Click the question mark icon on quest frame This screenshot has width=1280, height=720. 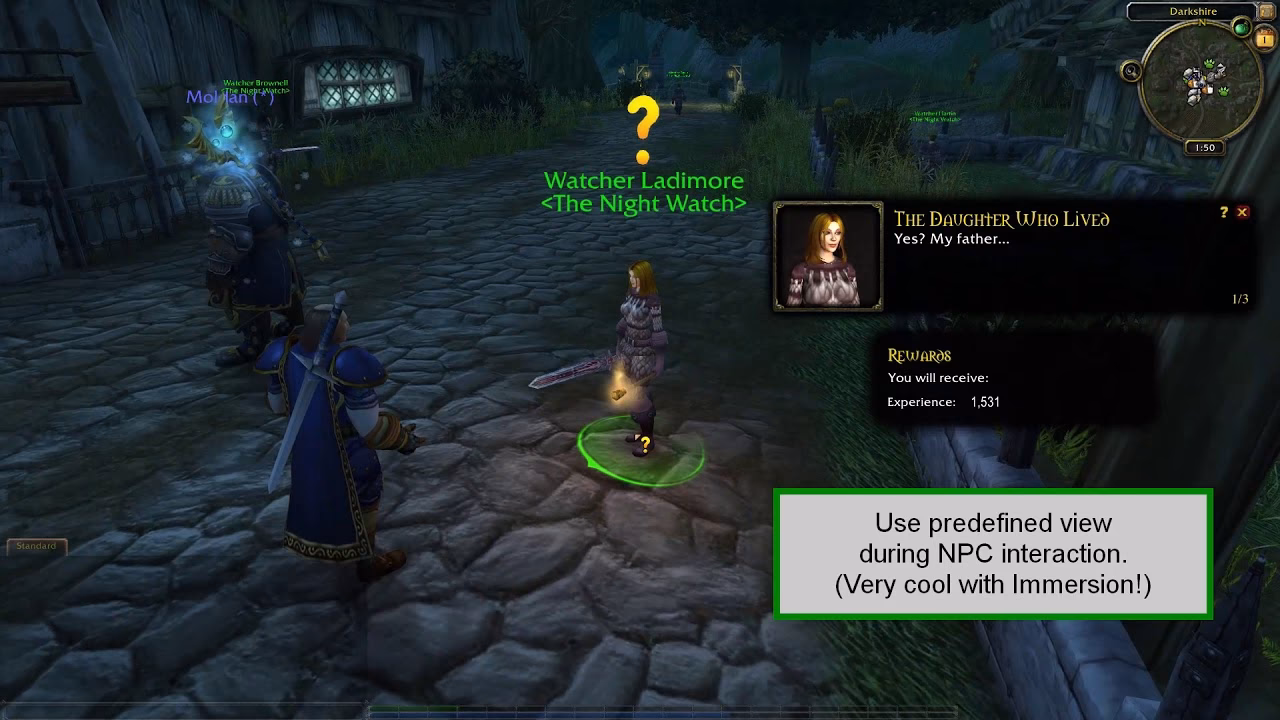pos(1224,212)
